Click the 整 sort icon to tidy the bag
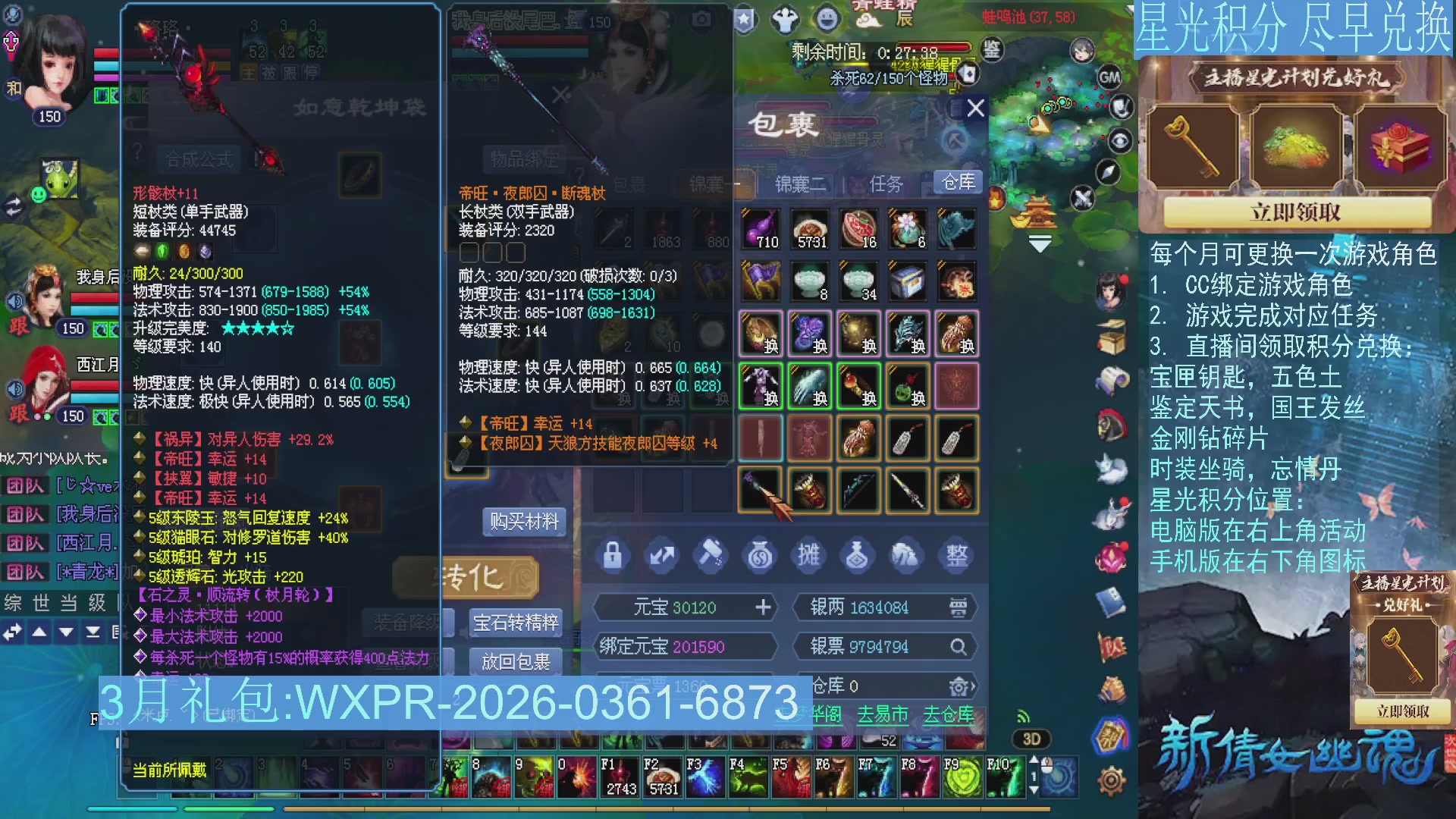Viewport: 1456px width, 819px height. [956, 555]
